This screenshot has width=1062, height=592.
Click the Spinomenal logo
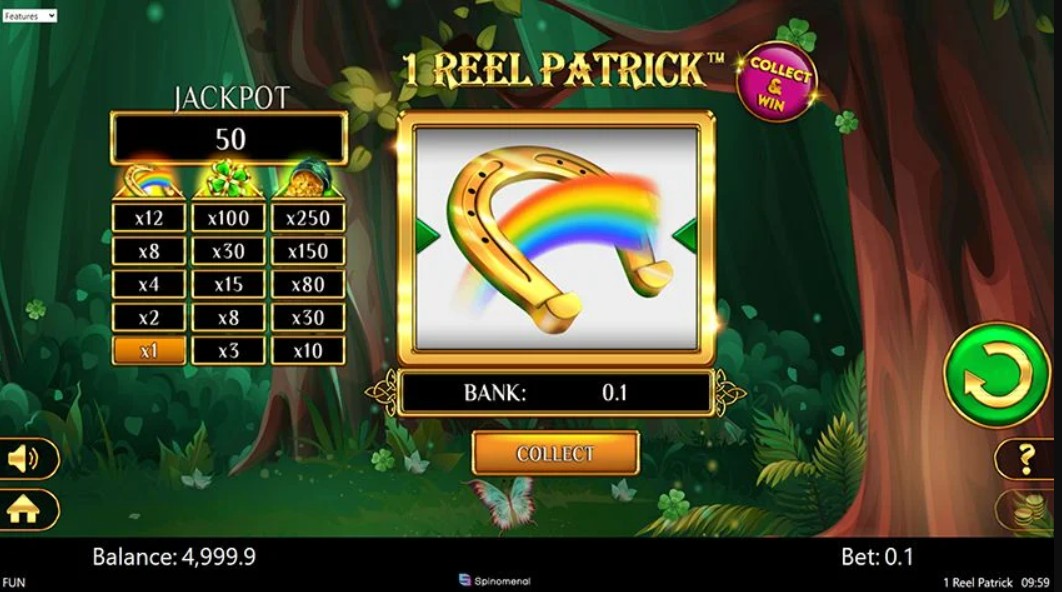coord(494,581)
